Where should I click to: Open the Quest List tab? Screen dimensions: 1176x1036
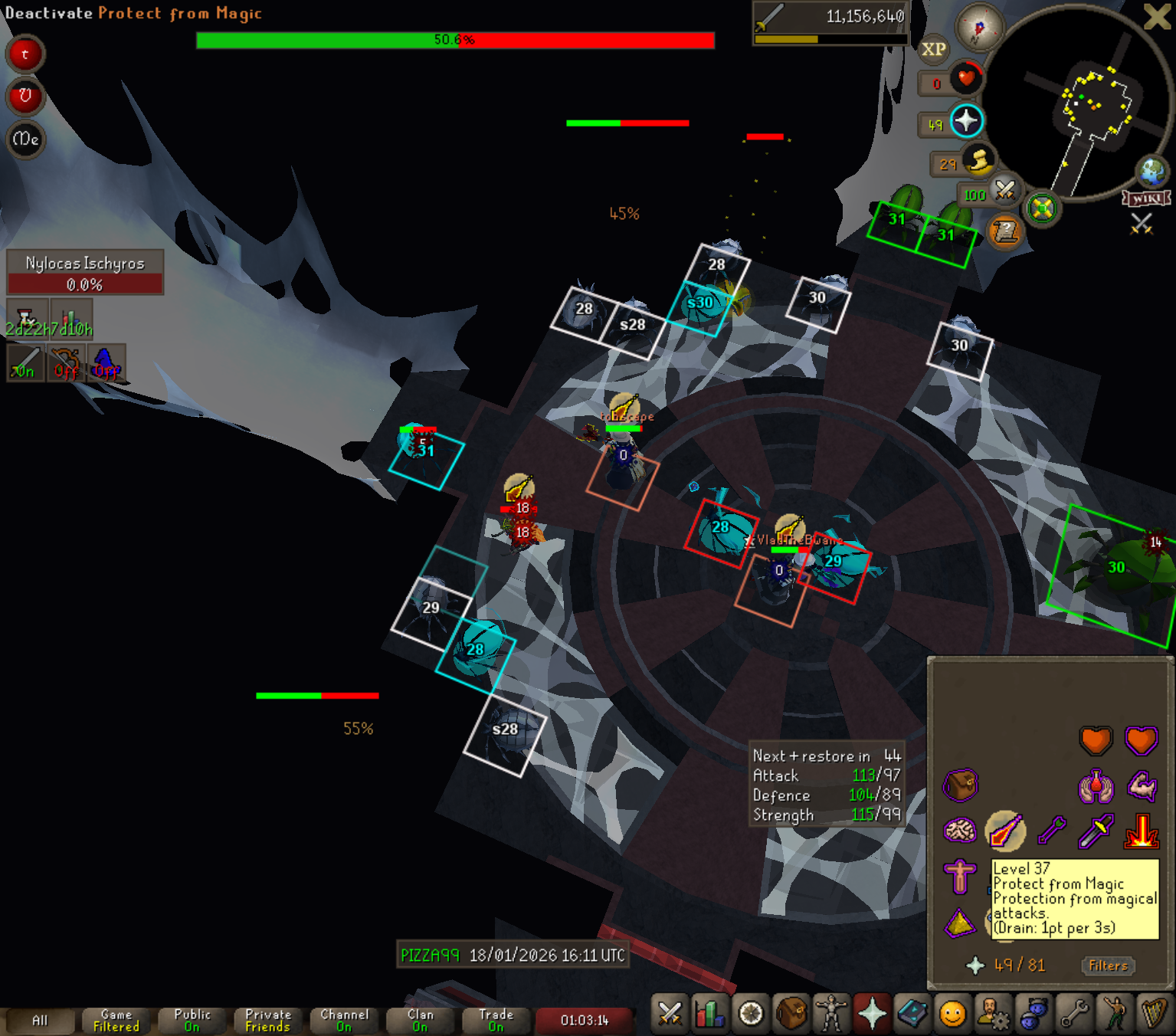click(751, 1014)
